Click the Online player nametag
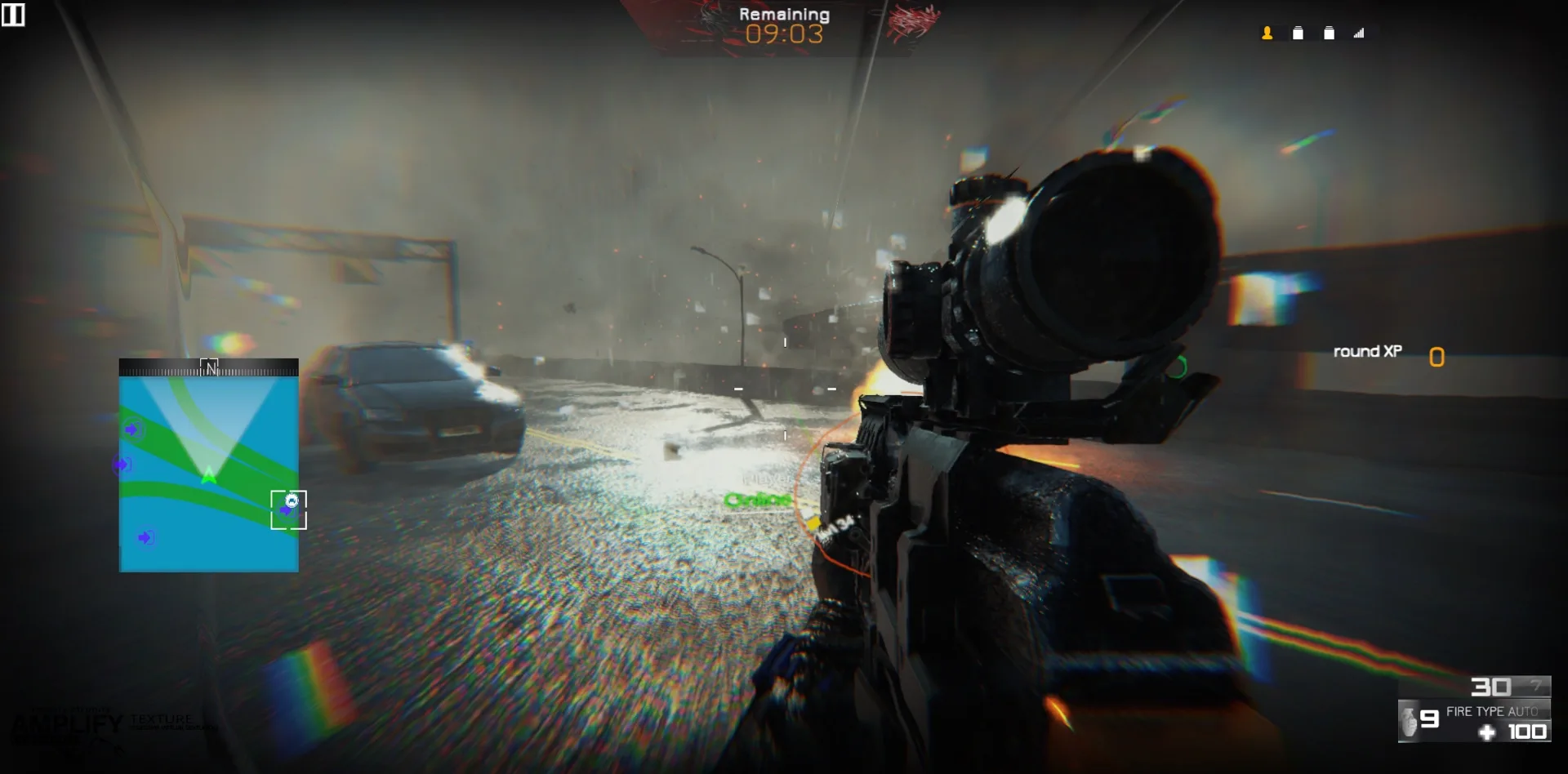This screenshot has height=774, width=1568. point(758,498)
